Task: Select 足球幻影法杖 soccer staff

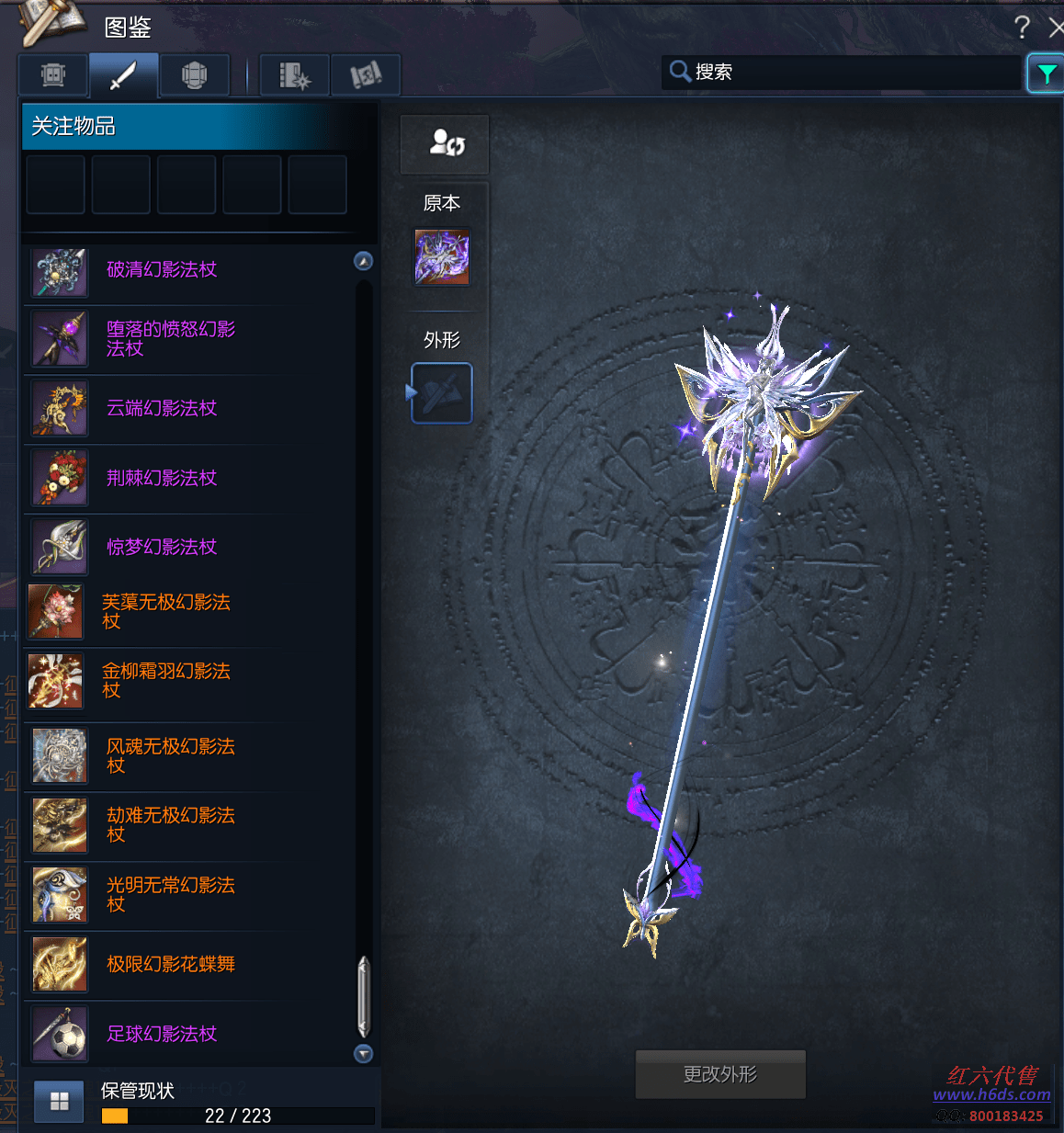Action: point(162,1034)
